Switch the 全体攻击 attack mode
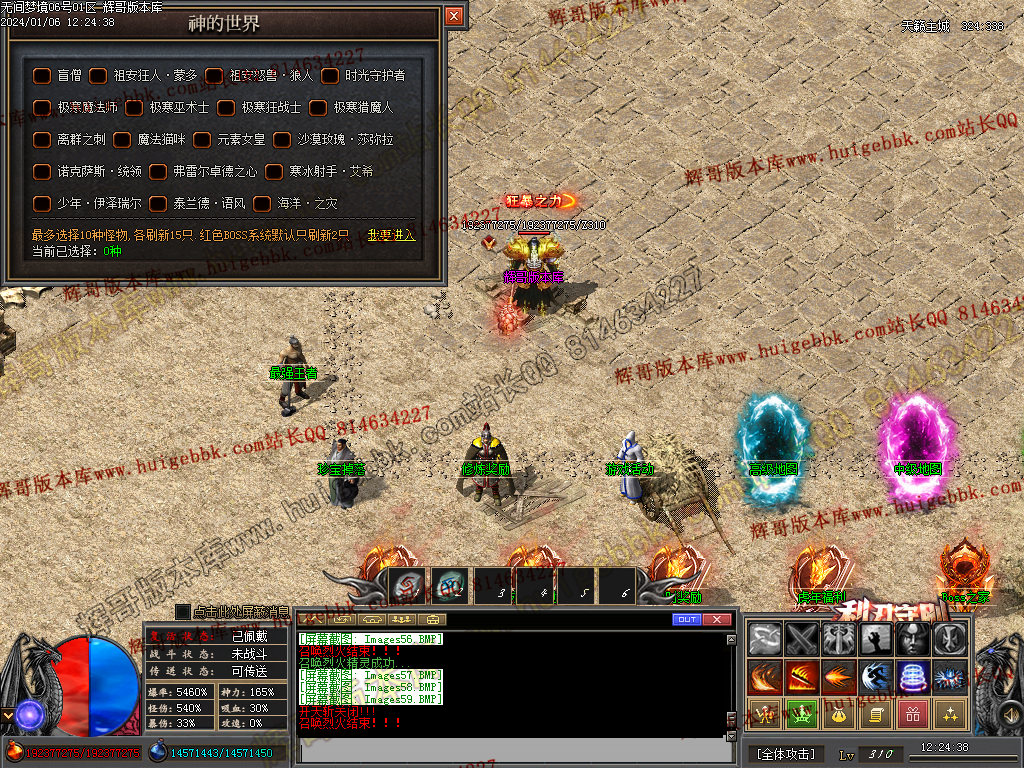 pos(785,753)
